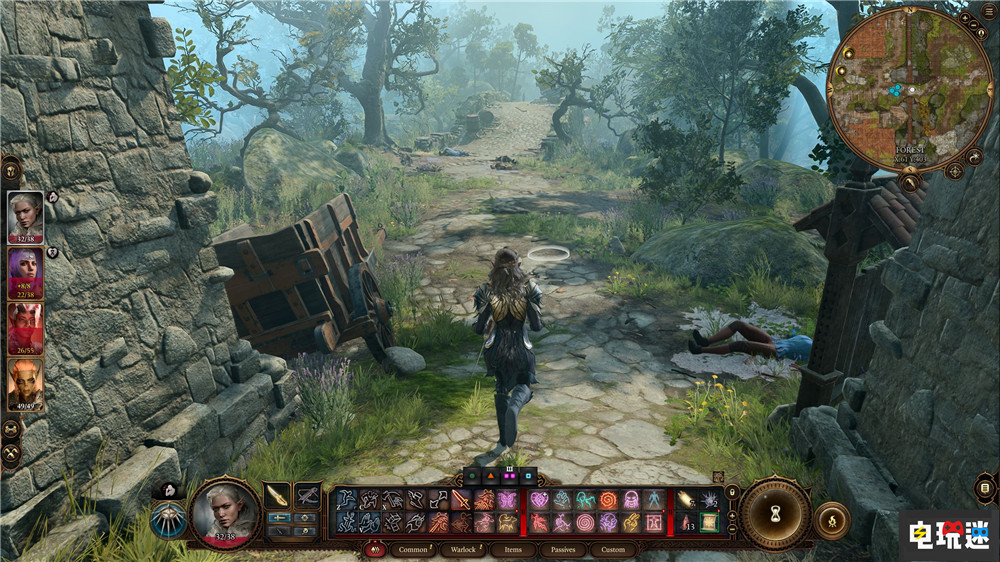Image resolution: width=1000 pixels, height=562 pixels.
Task: Use the scroll item in hotbar
Action: tap(709, 522)
